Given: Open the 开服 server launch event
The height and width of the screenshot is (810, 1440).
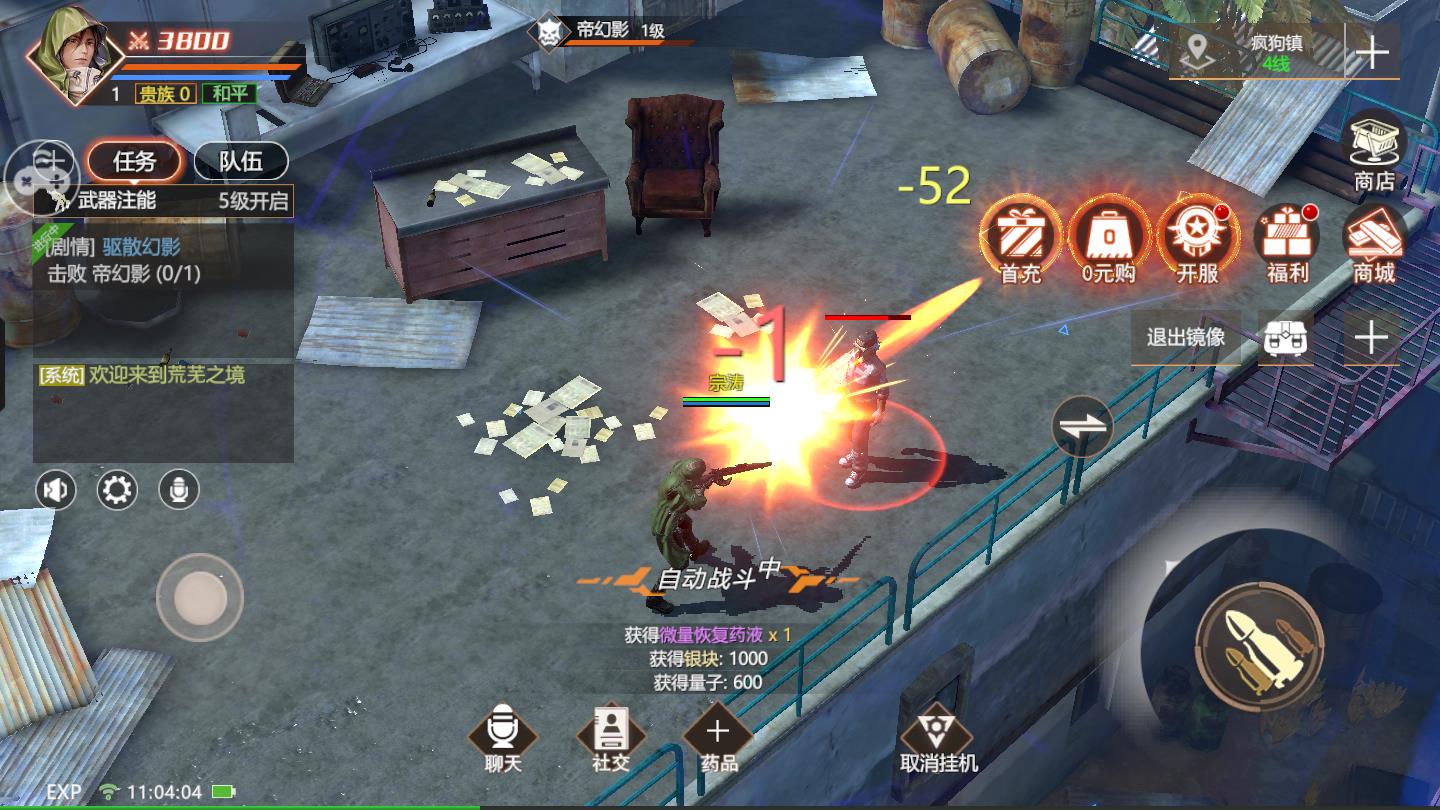Looking at the screenshot, I should point(1197,240).
